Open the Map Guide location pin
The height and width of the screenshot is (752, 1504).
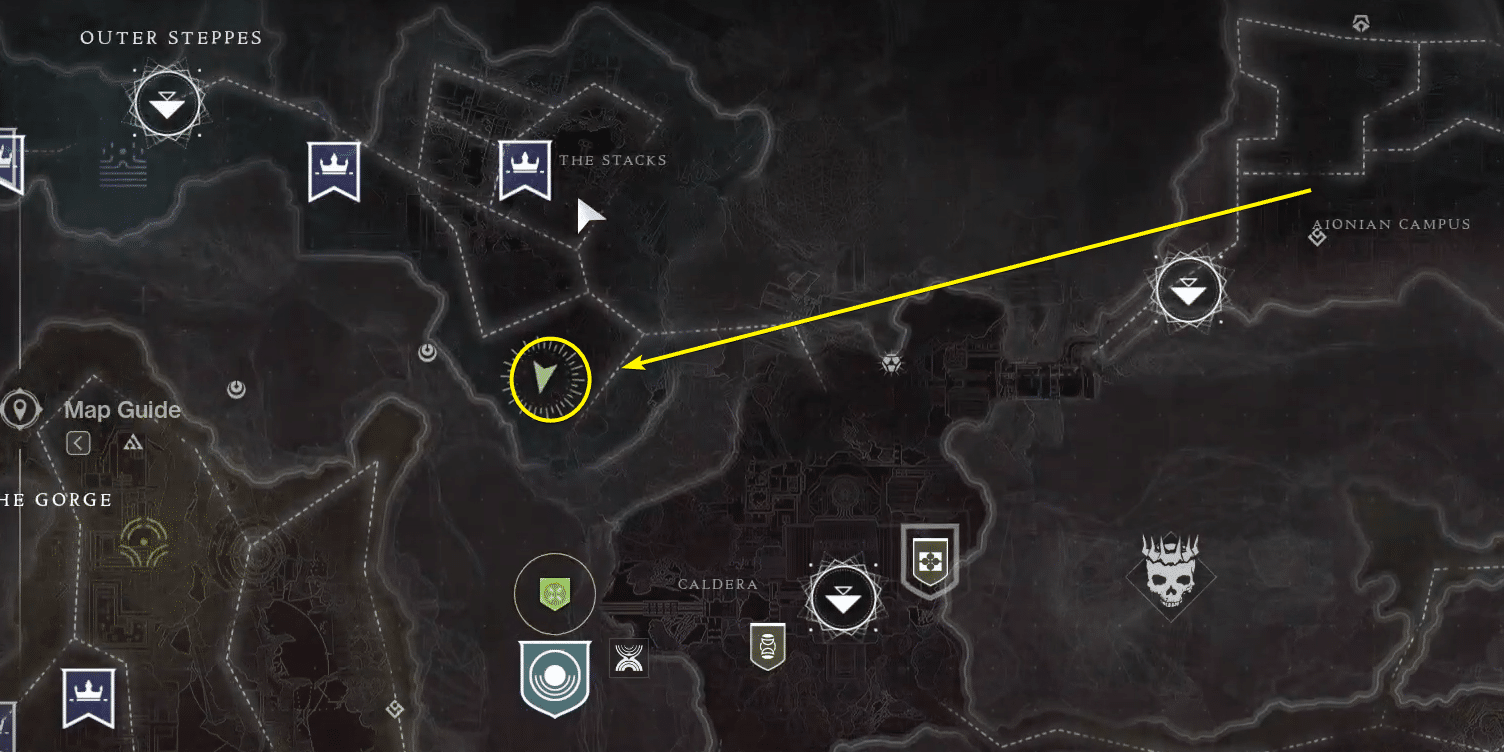[x=21, y=409]
